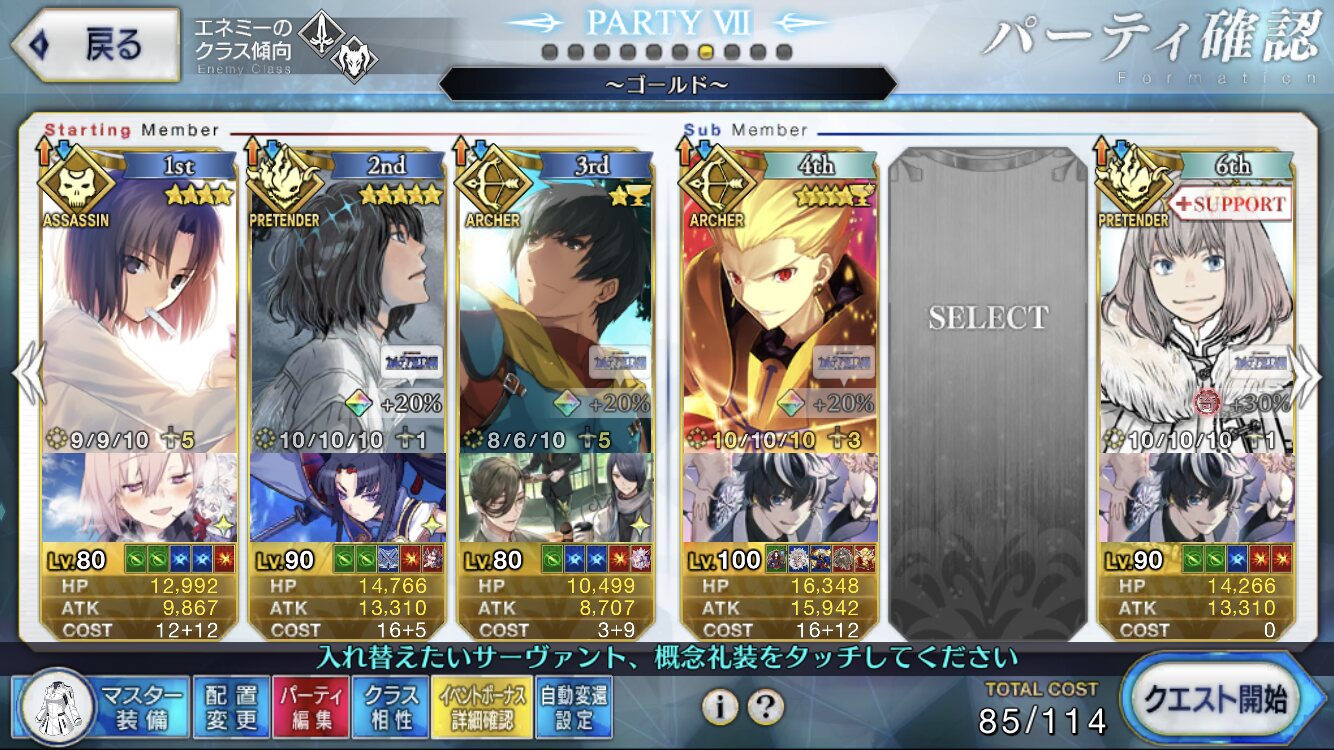Click the round info "i" button
The width and height of the screenshot is (1334, 750).
[720, 707]
